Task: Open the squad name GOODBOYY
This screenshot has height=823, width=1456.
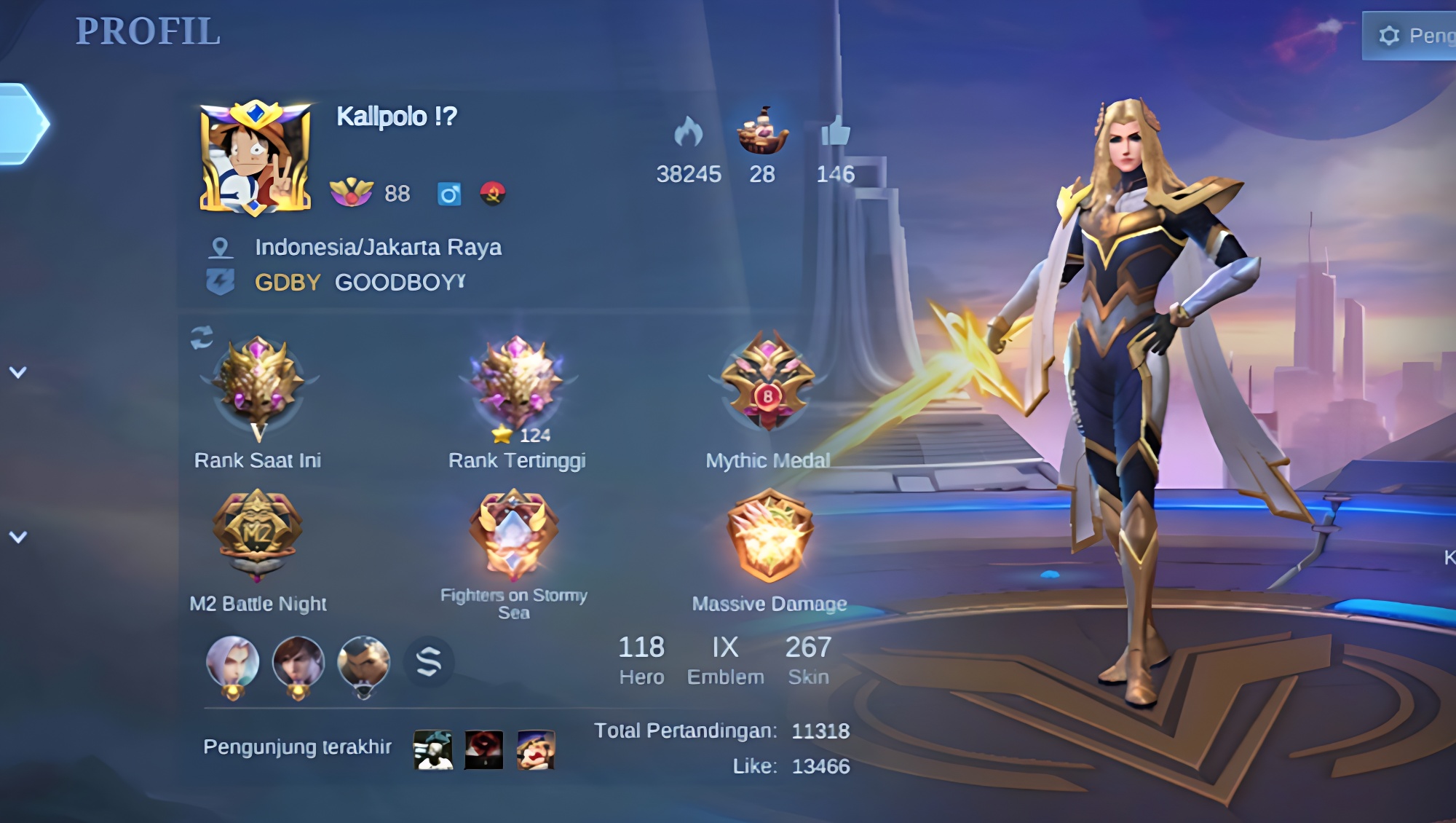Action: [400, 283]
